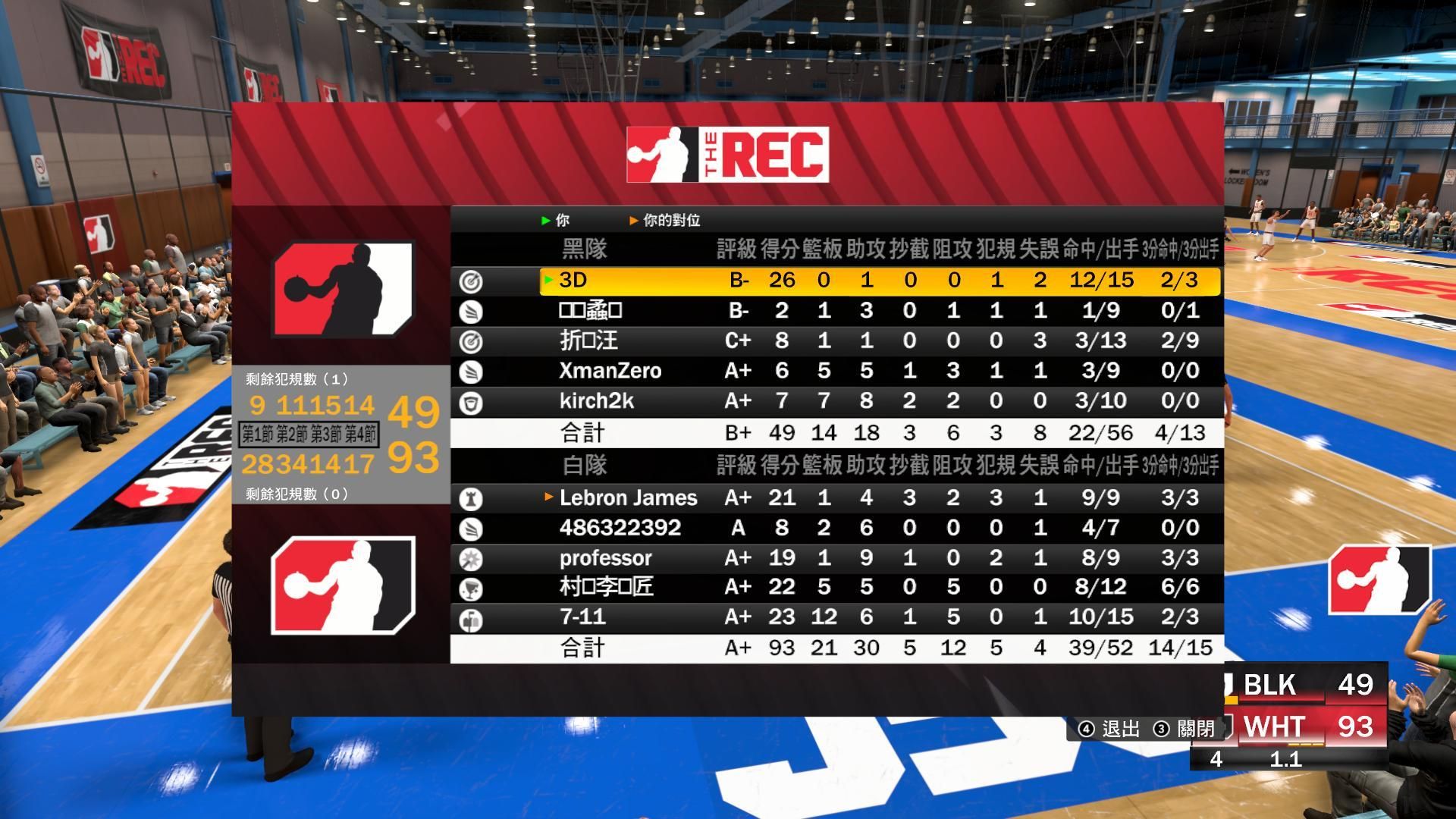This screenshot has width=1456, height=819.
Task: Select the wing badge icon next to XmanZero
Action: (x=472, y=371)
